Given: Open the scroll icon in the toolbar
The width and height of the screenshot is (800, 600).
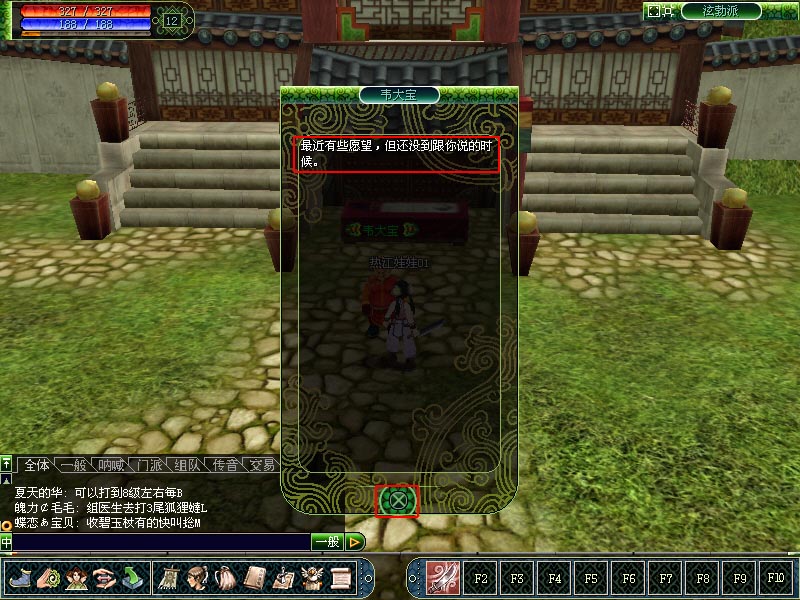Looking at the screenshot, I should click(341, 578).
